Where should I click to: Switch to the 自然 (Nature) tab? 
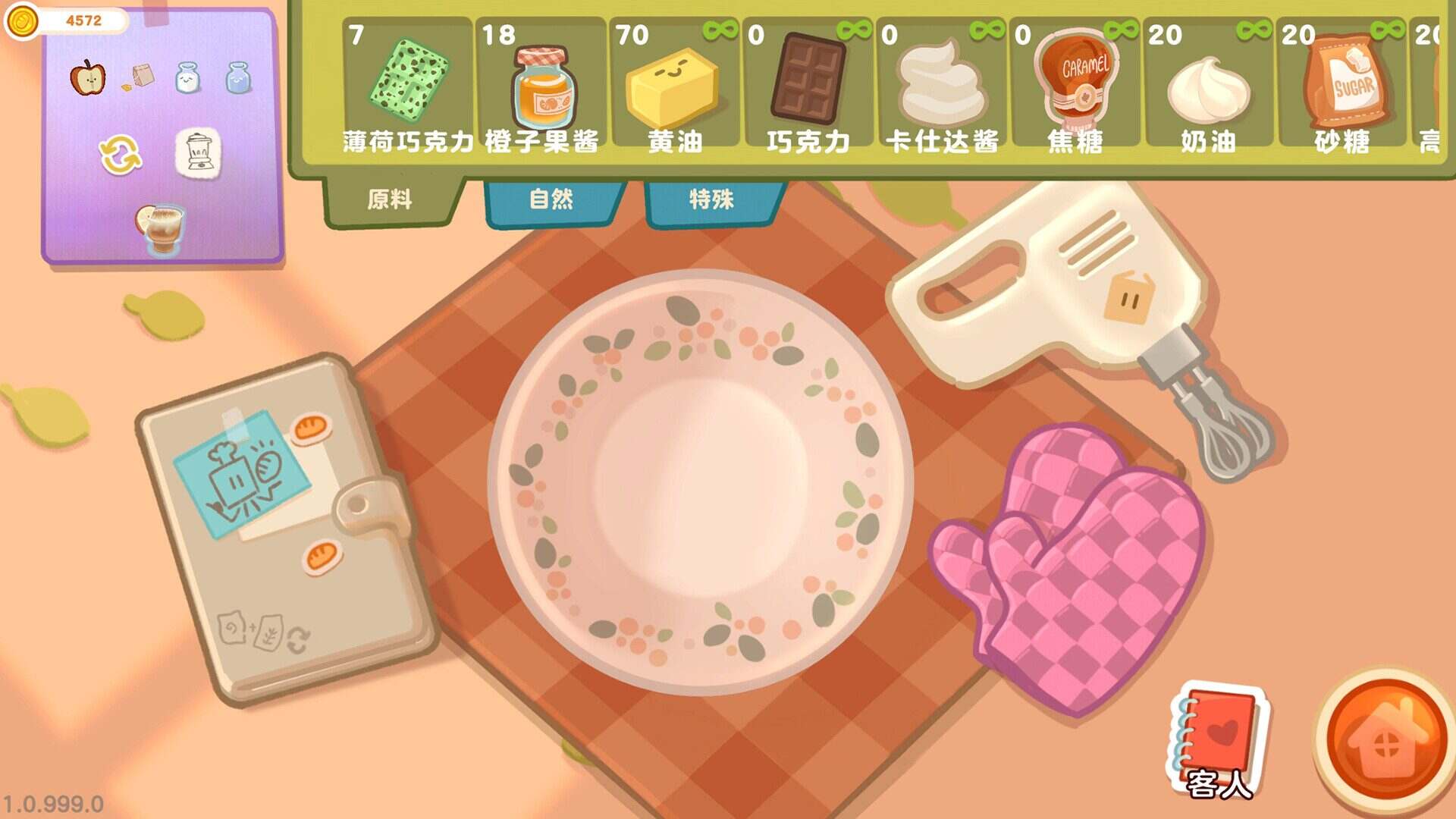tap(553, 199)
